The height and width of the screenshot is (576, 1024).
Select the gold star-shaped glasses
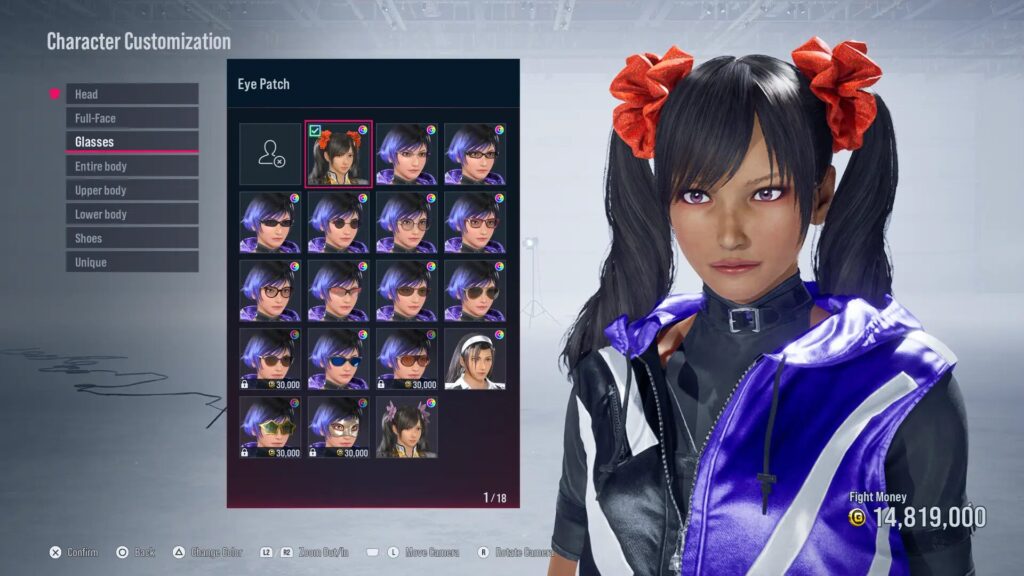tap(270, 427)
